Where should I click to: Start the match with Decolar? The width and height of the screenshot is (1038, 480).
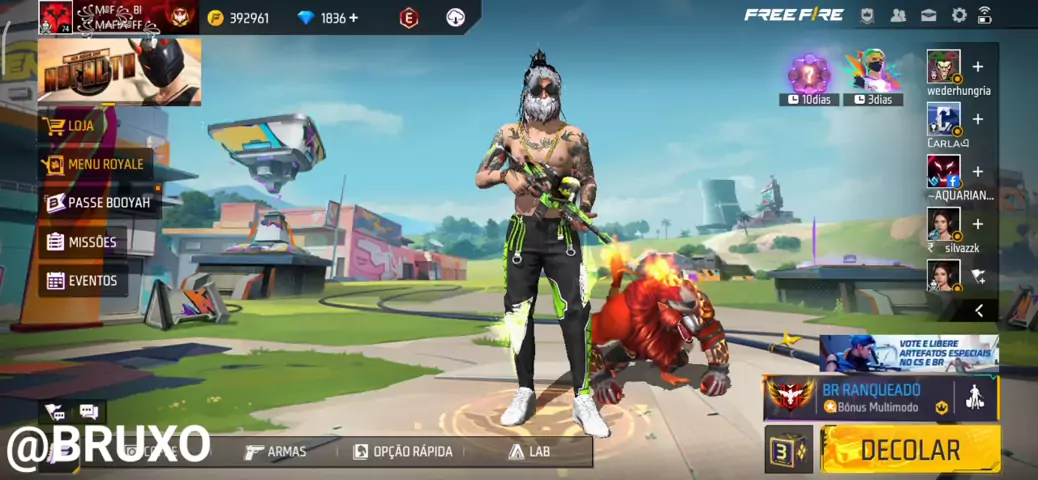[910, 450]
